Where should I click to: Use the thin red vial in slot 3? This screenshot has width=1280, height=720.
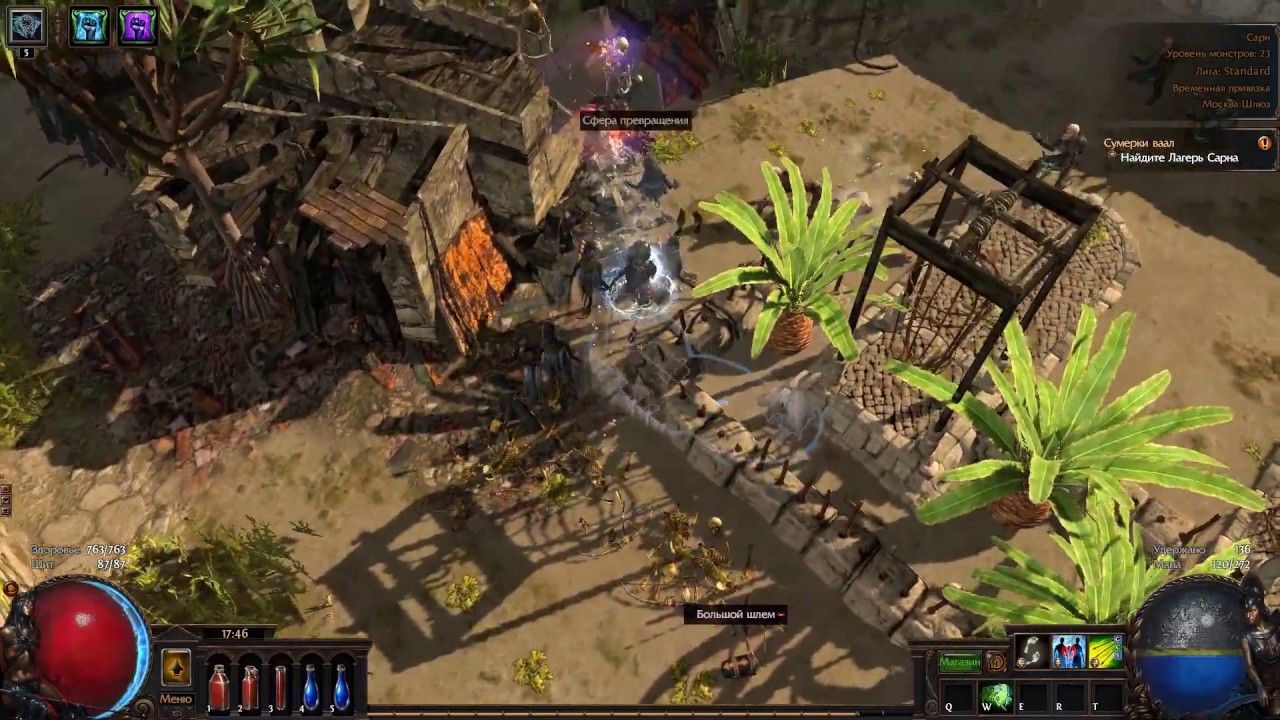point(280,687)
